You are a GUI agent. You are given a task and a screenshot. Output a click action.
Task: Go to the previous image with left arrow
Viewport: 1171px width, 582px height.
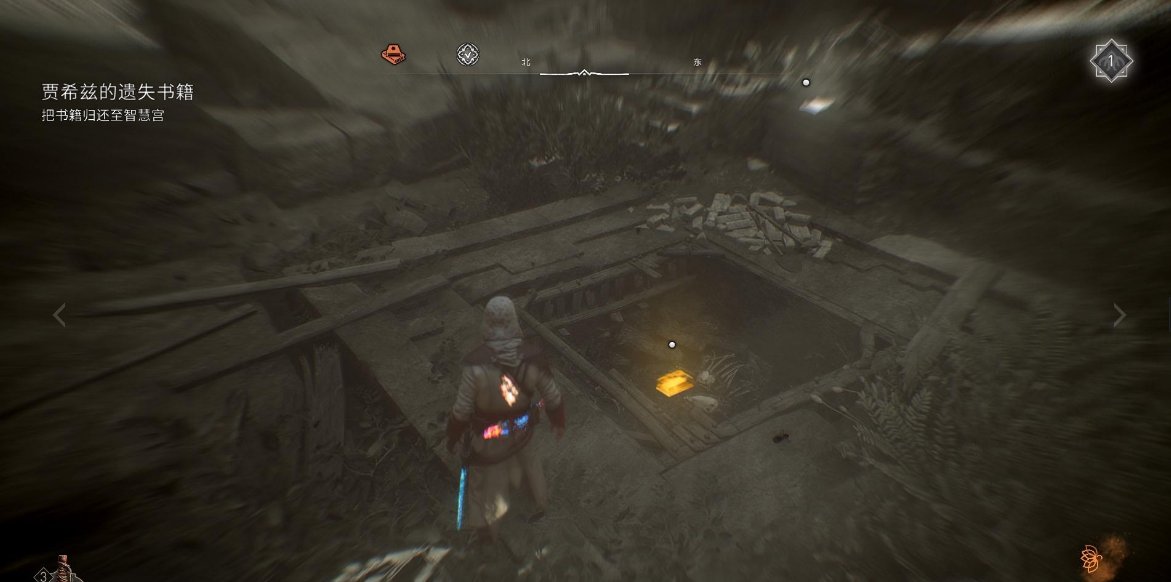59,316
